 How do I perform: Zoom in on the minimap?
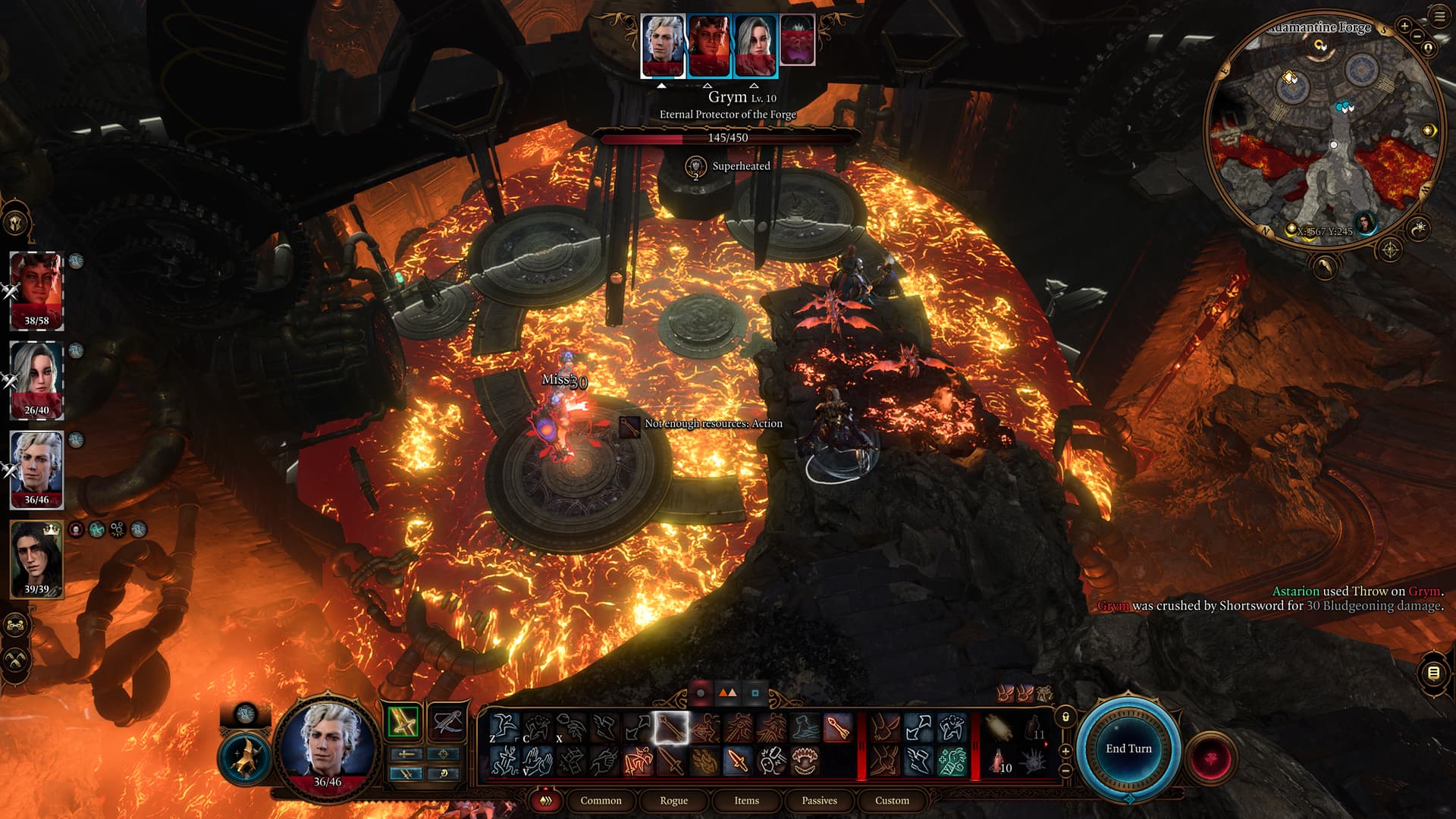click(x=1404, y=27)
